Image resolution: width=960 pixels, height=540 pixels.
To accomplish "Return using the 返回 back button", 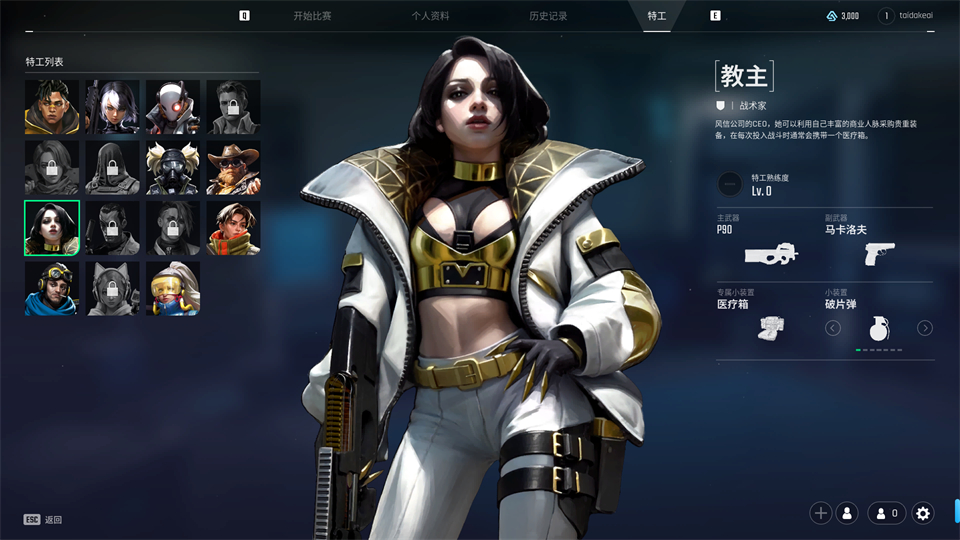I will [x=44, y=520].
